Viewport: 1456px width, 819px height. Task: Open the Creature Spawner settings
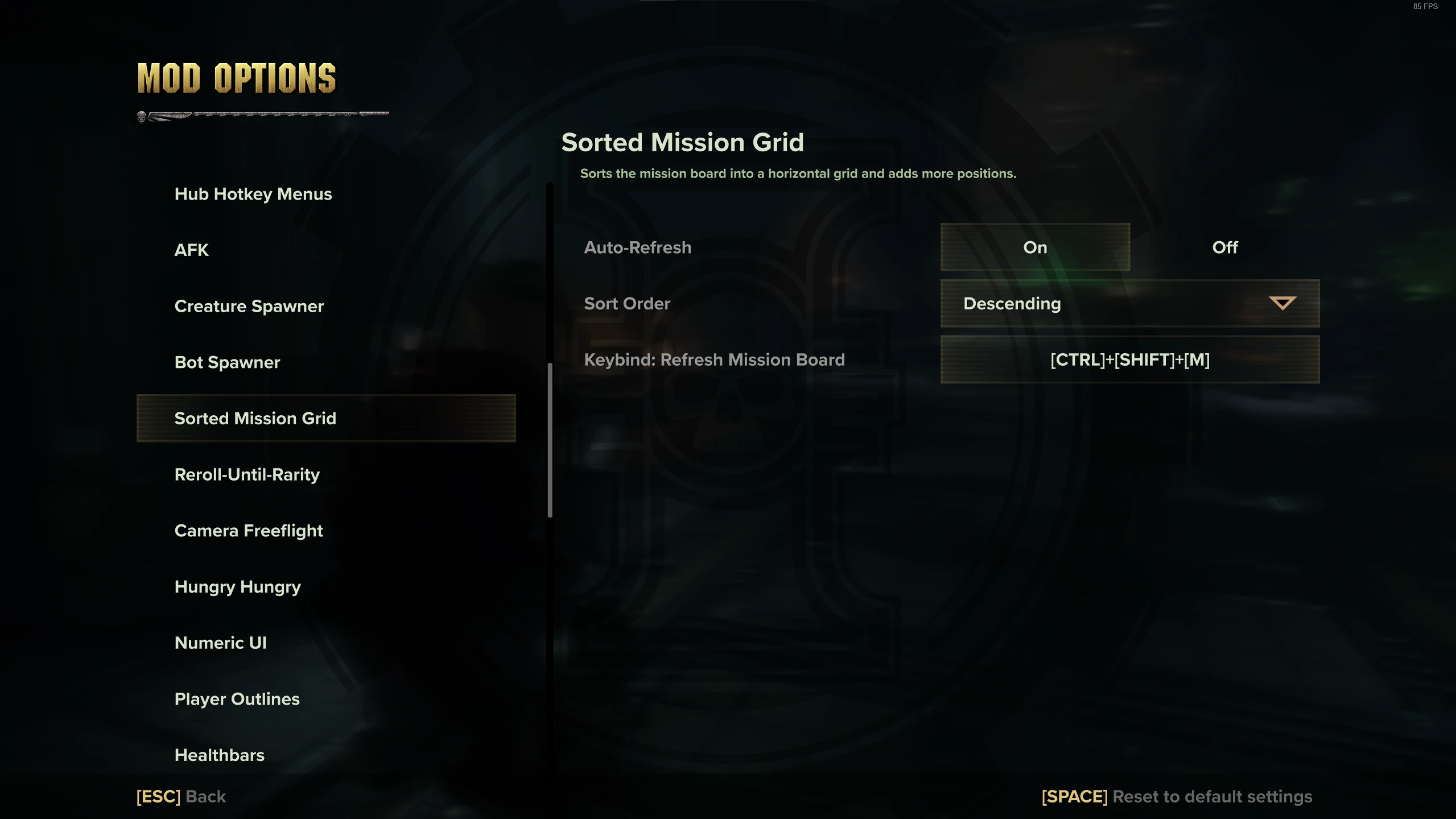[249, 305]
